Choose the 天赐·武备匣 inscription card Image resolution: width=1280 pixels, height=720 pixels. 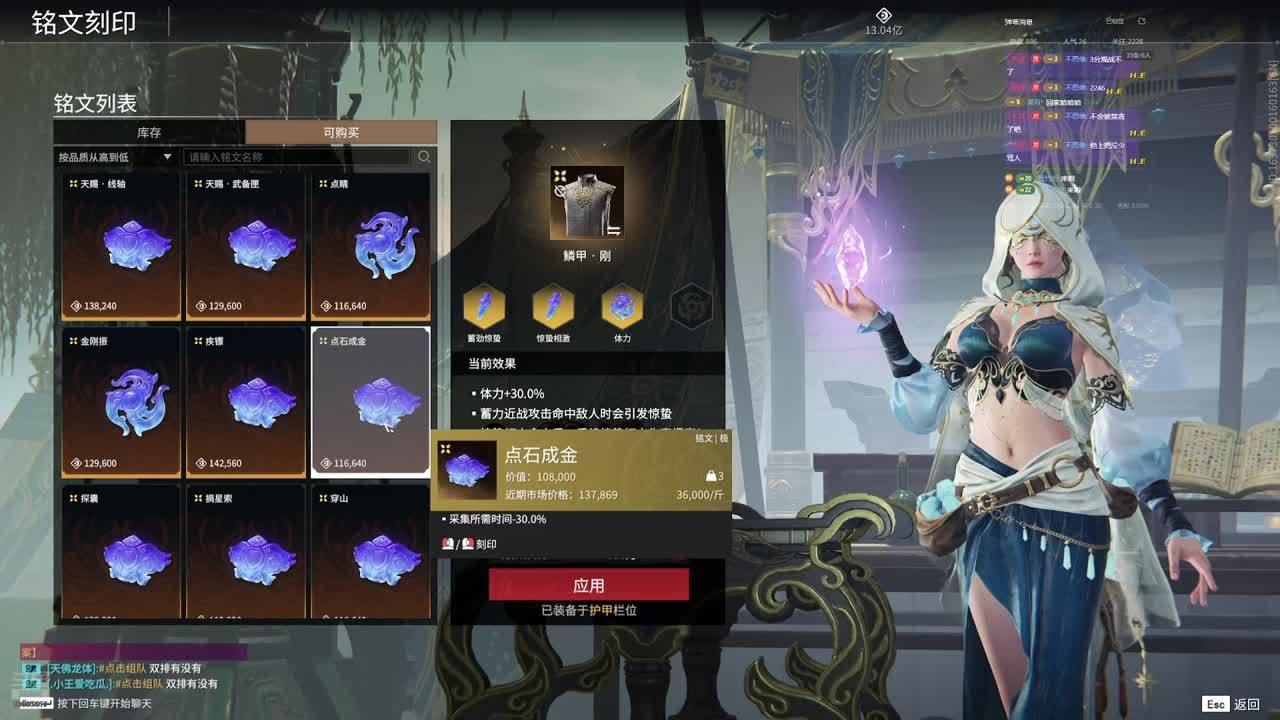[x=246, y=246]
